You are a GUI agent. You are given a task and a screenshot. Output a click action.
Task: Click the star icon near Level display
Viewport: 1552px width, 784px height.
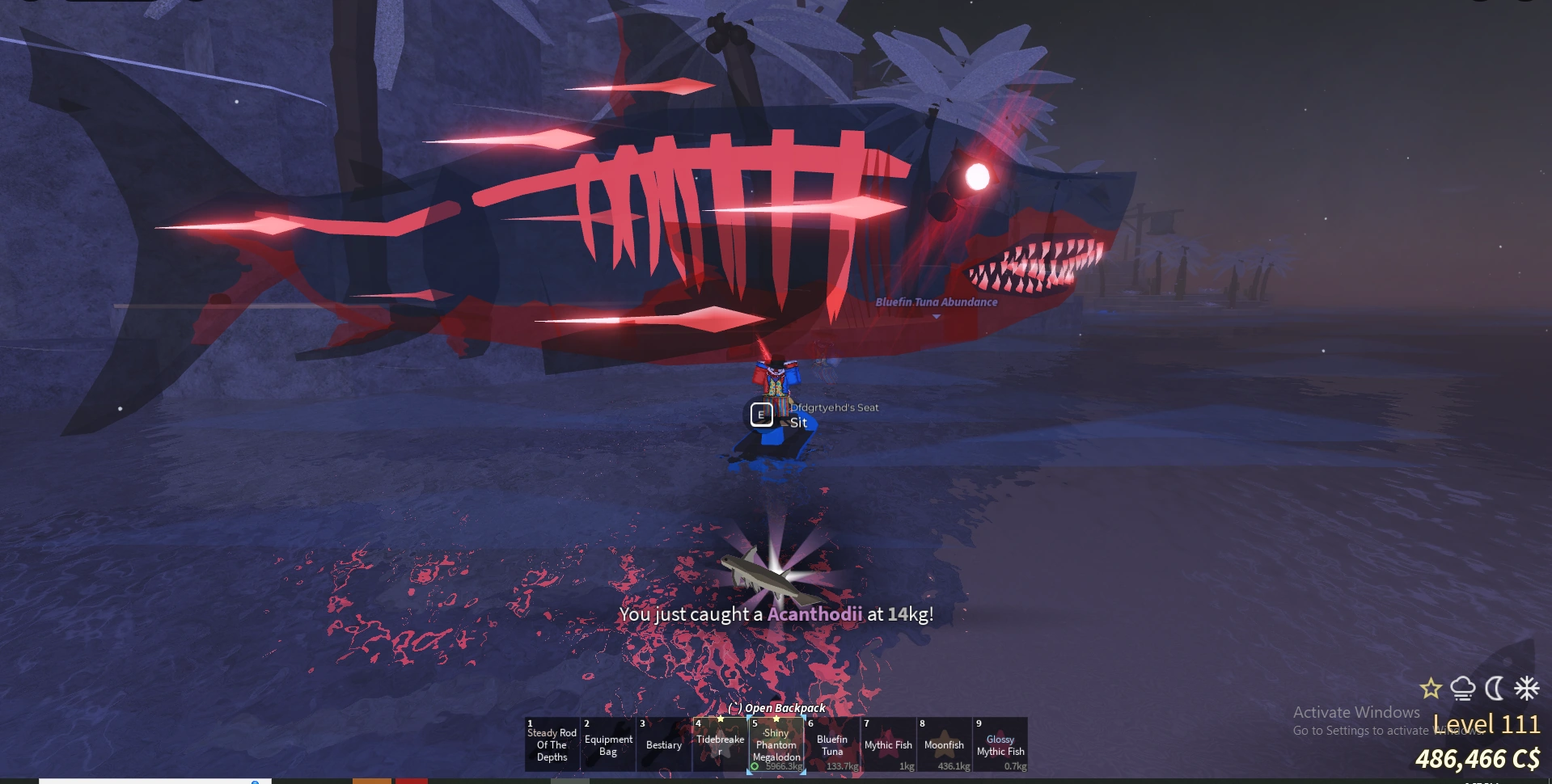click(1430, 689)
